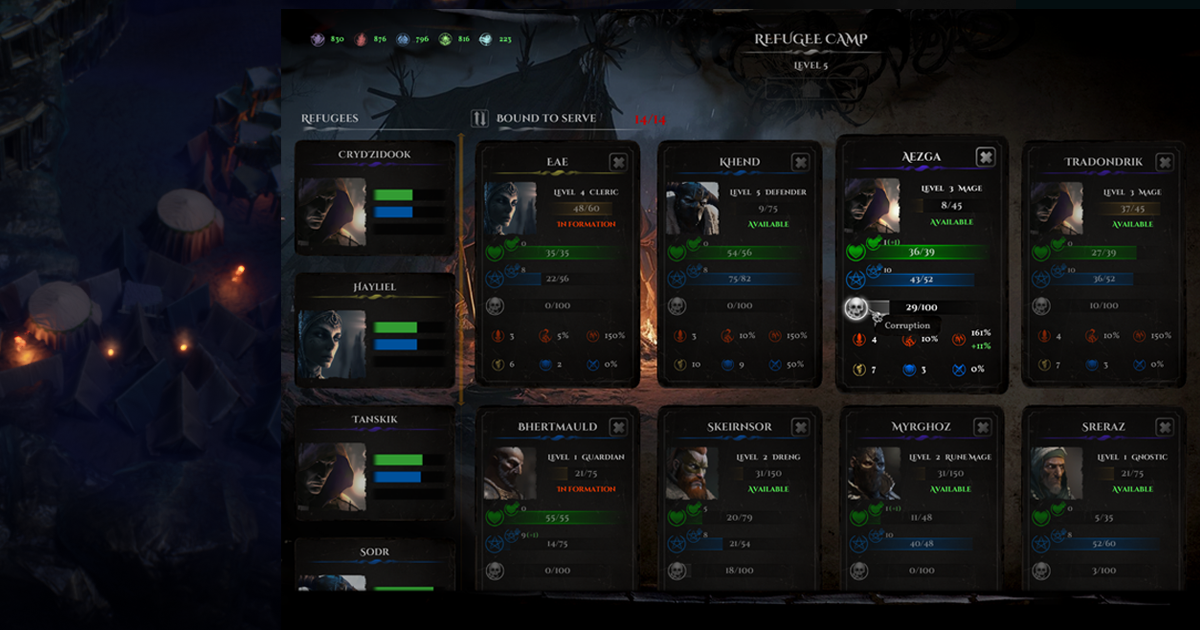This screenshot has width=1200, height=630.
Task: Choose Bhertmauld the guardian's portrait
Action: [510, 473]
